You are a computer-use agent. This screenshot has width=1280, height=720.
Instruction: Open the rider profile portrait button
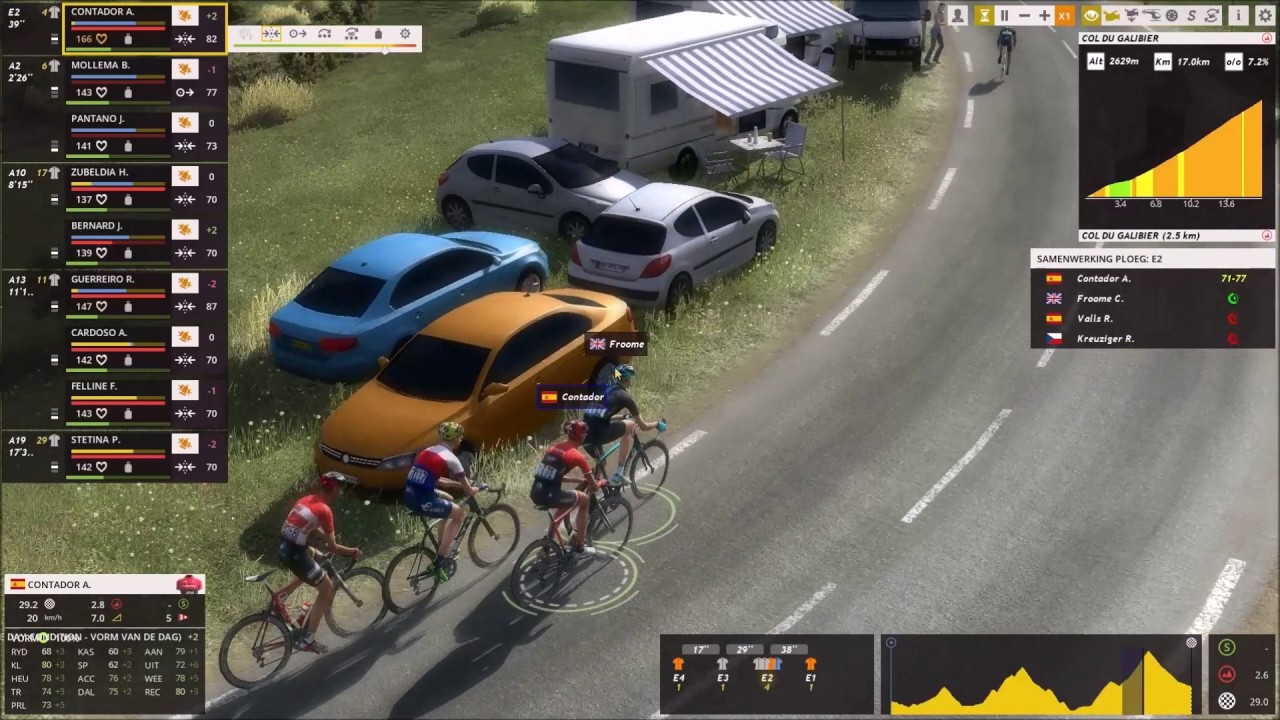click(x=958, y=15)
